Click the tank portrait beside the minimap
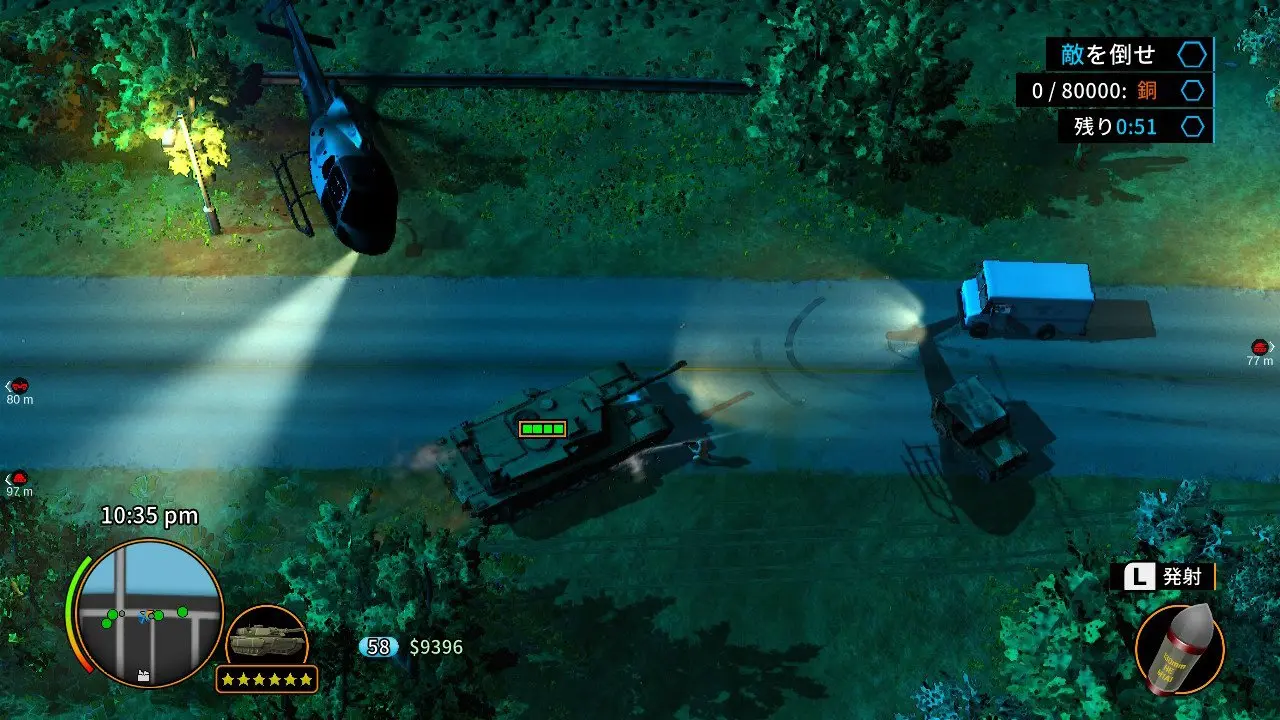 tap(268, 638)
